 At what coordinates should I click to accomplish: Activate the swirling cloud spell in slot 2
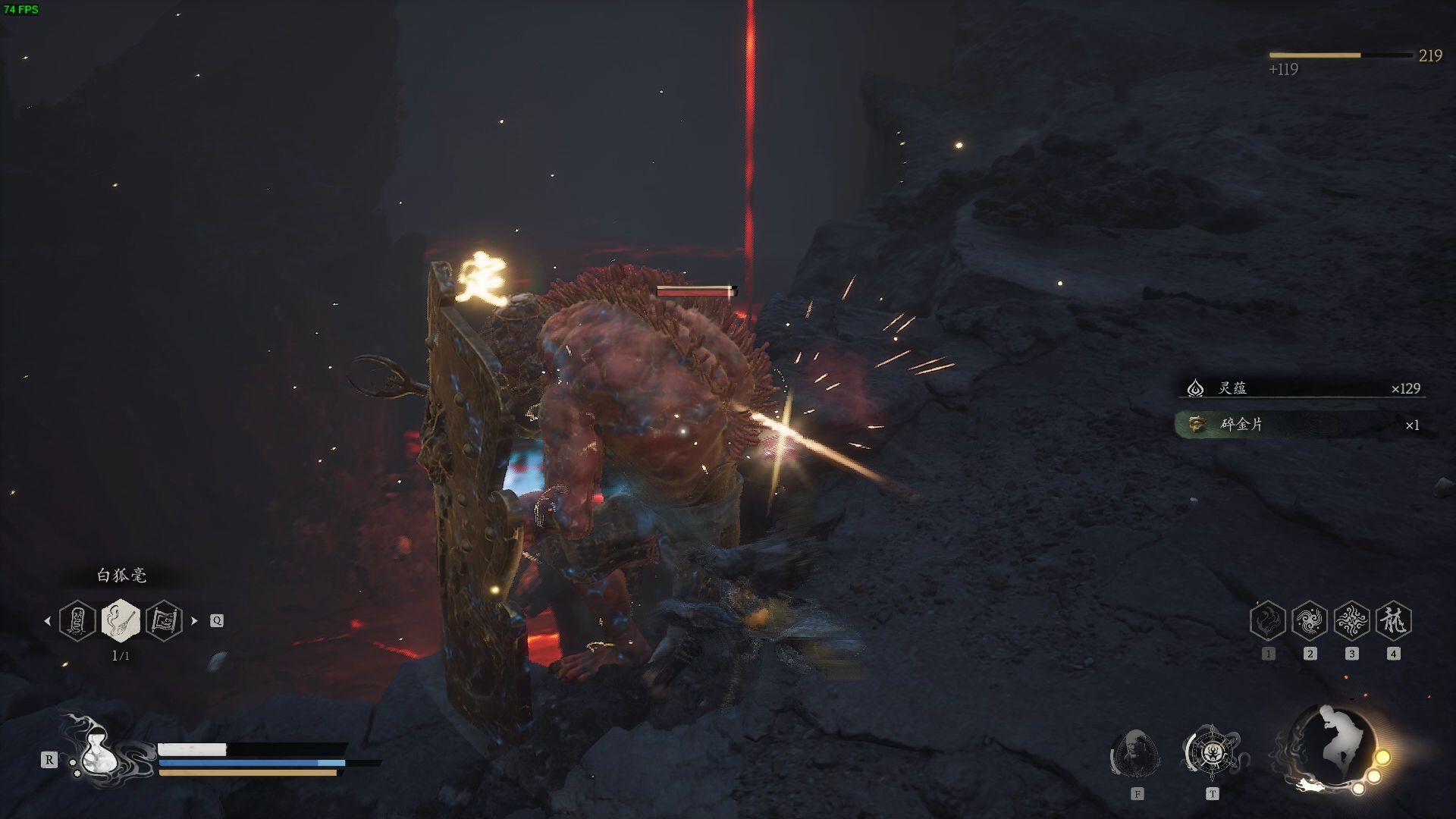tap(1310, 621)
